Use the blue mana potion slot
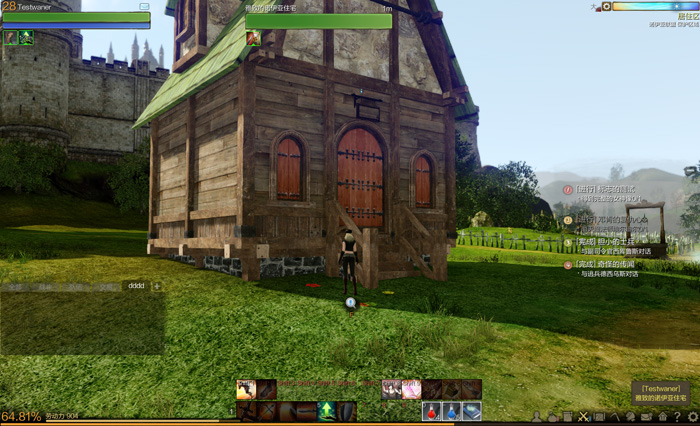This screenshot has width=700, height=426. pos(451,410)
